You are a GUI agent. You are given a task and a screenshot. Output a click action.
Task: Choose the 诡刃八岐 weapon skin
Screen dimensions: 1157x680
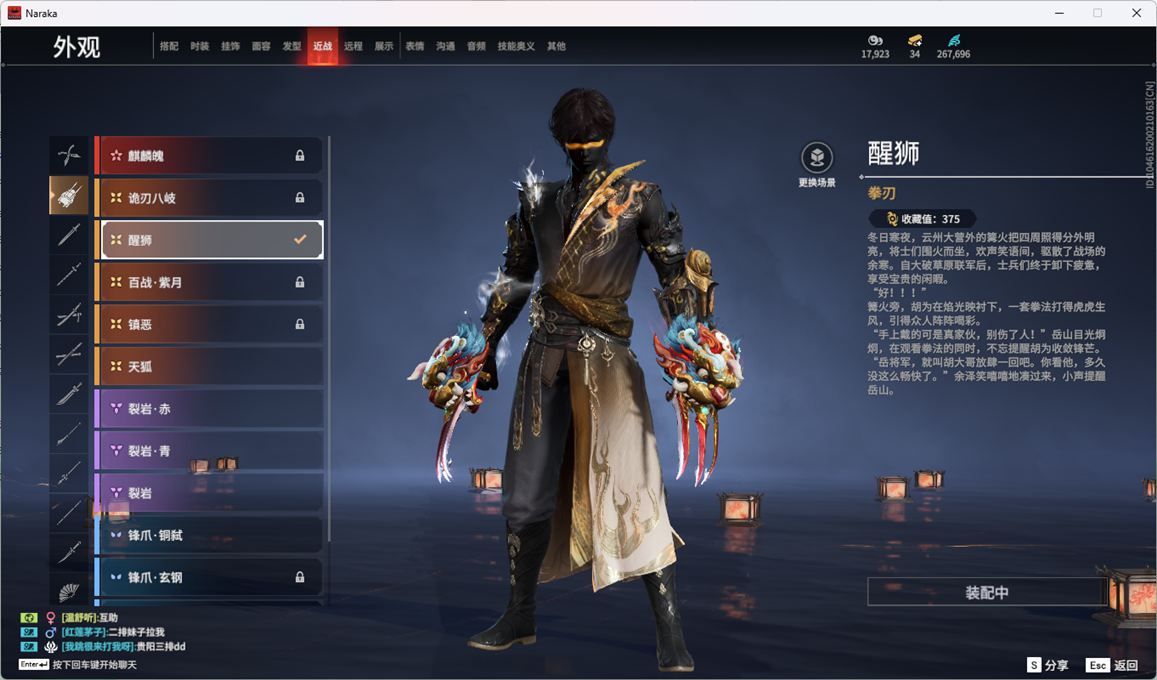(208, 198)
